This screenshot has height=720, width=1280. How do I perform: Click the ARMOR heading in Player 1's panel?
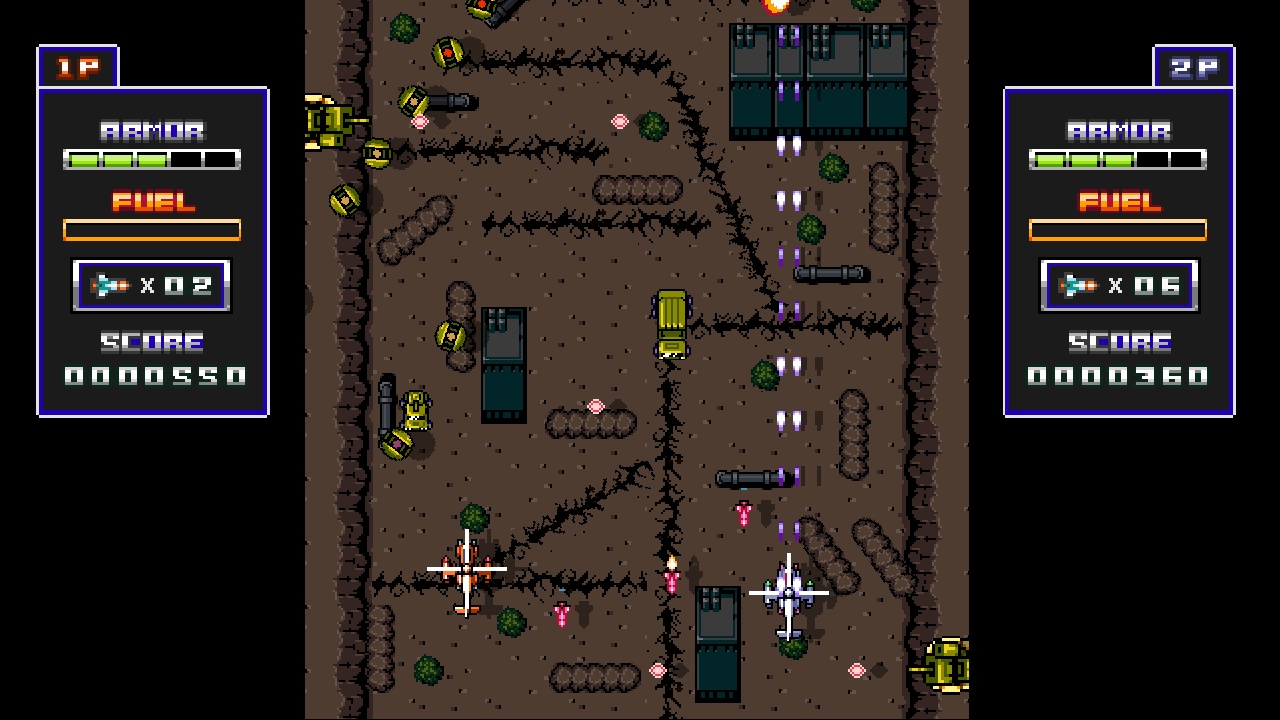point(152,128)
